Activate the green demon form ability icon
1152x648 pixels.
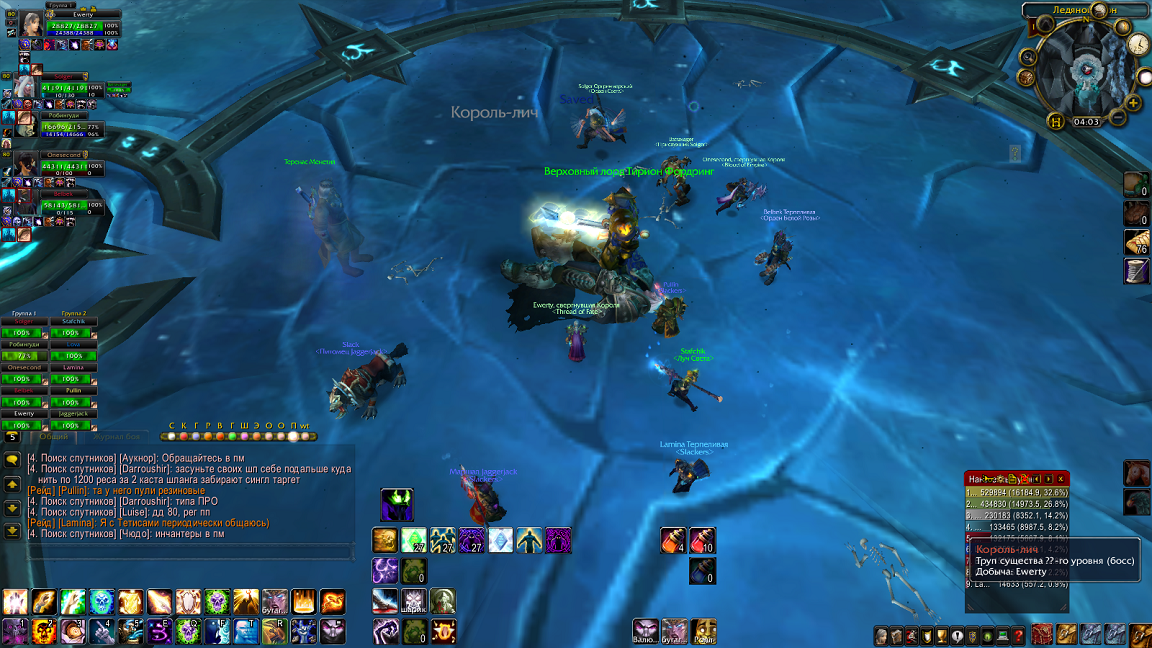point(397,504)
